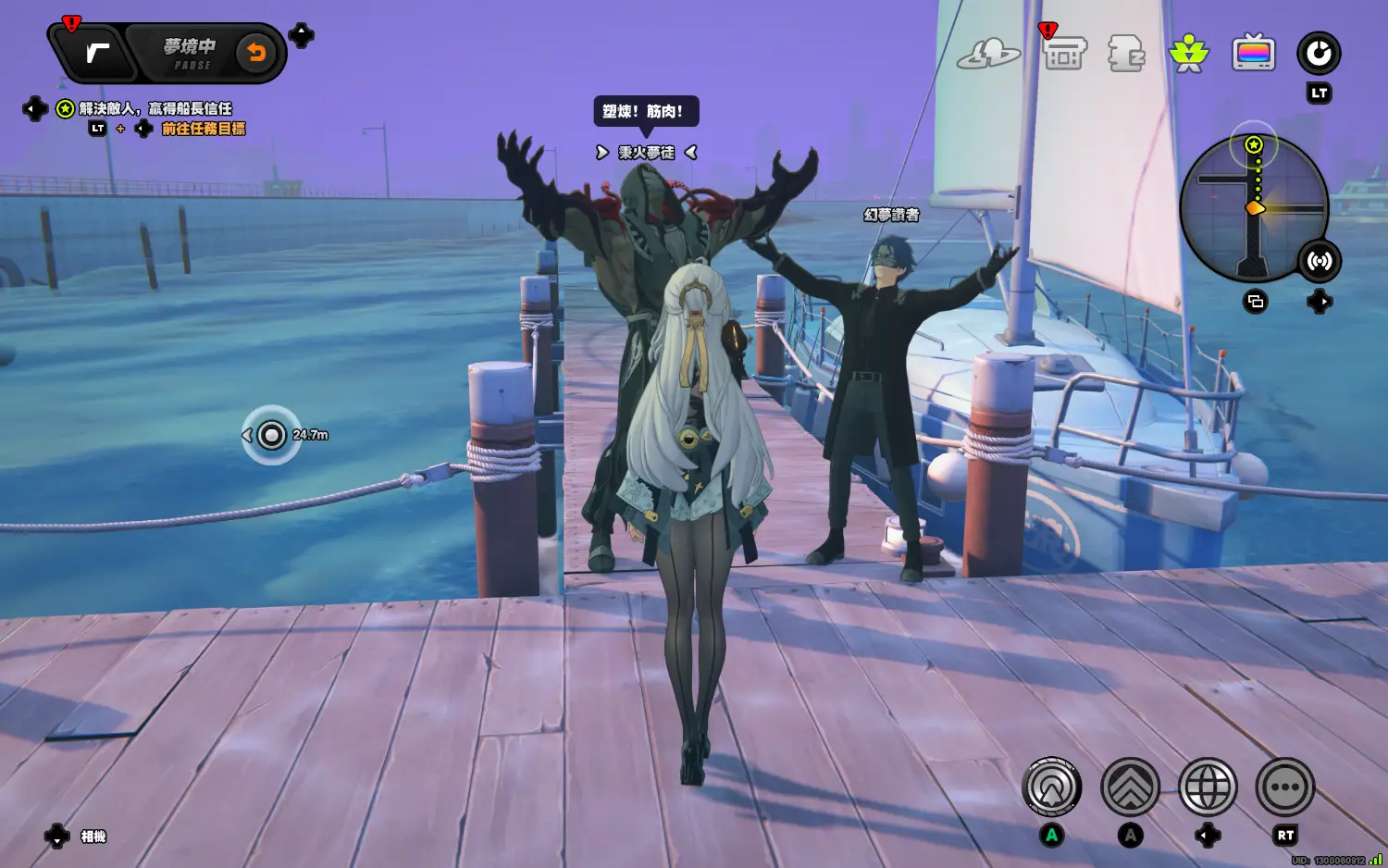Open the menu tile with white corner glyph
Screen dimensions: 1388x868
96,53
